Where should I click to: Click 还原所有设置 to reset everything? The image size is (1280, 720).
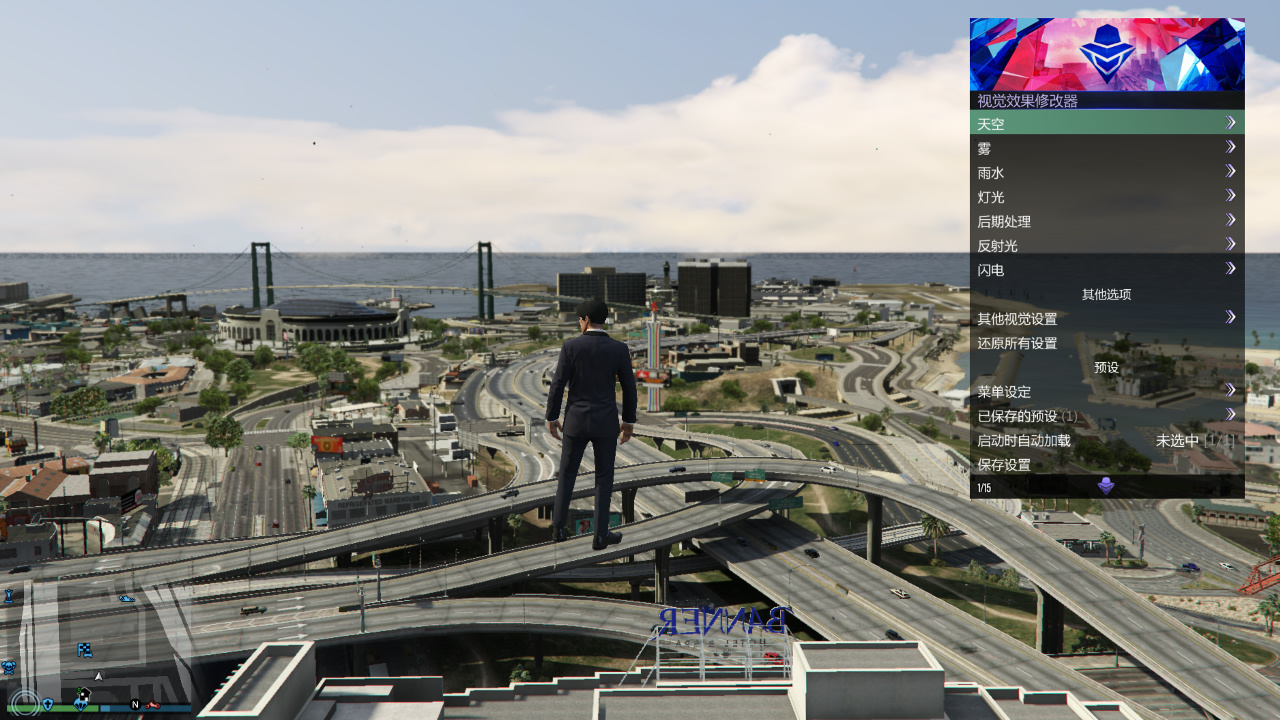coord(1106,343)
